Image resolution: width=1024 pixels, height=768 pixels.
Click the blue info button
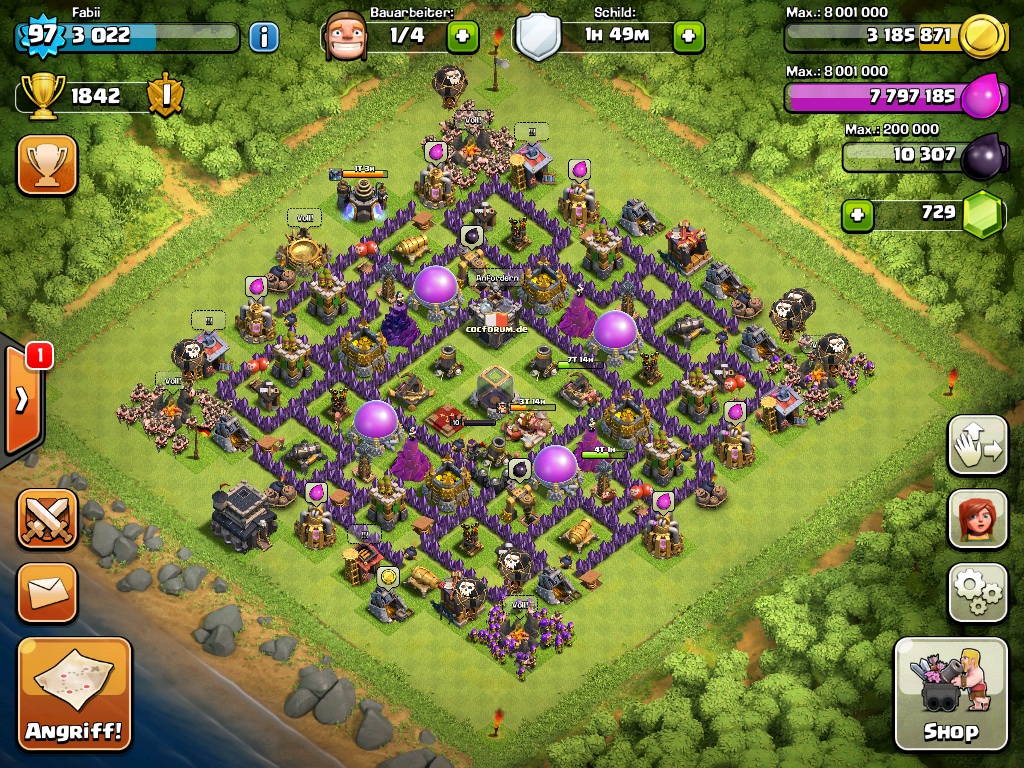(x=263, y=38)
